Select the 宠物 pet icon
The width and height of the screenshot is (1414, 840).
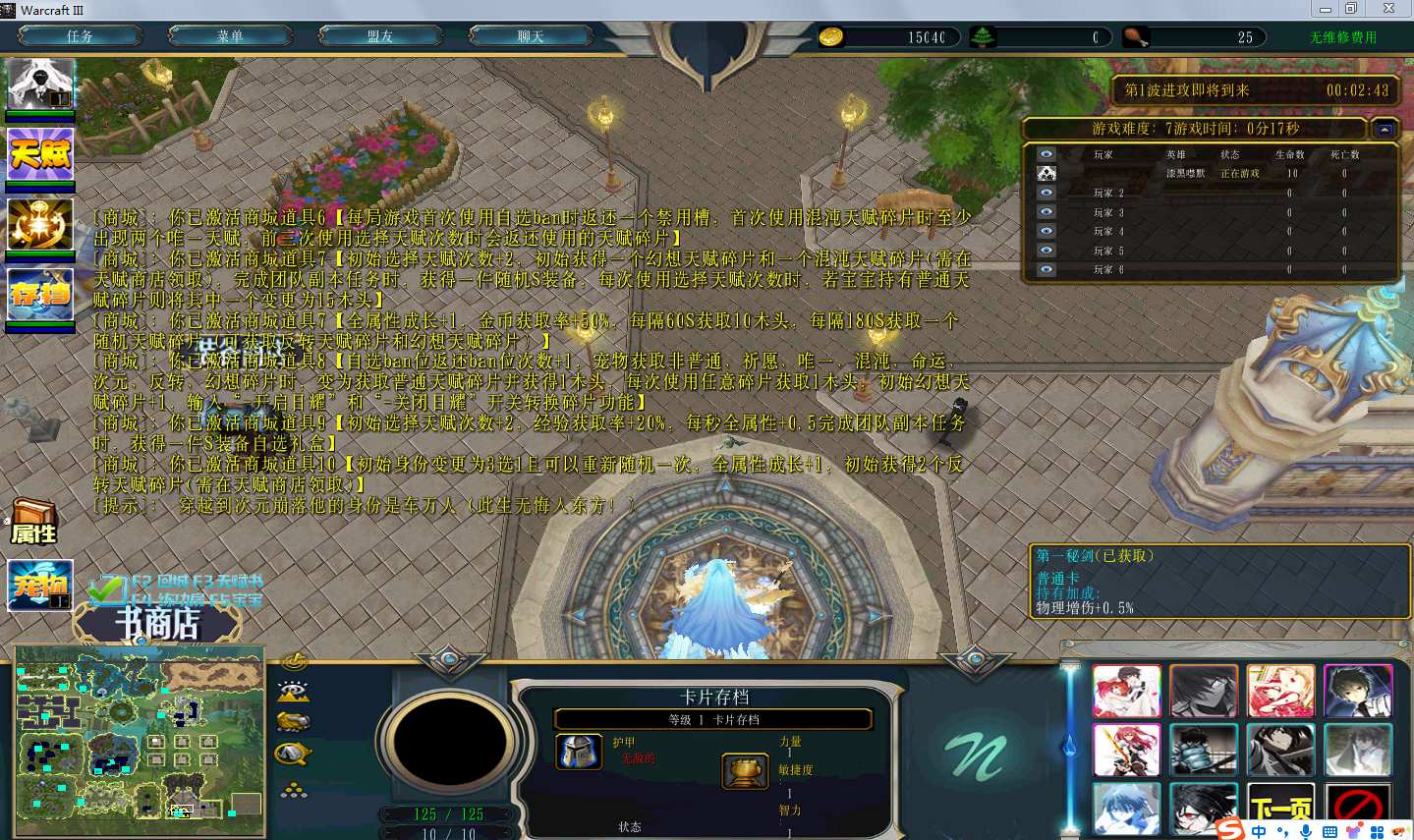pos(40,585)
